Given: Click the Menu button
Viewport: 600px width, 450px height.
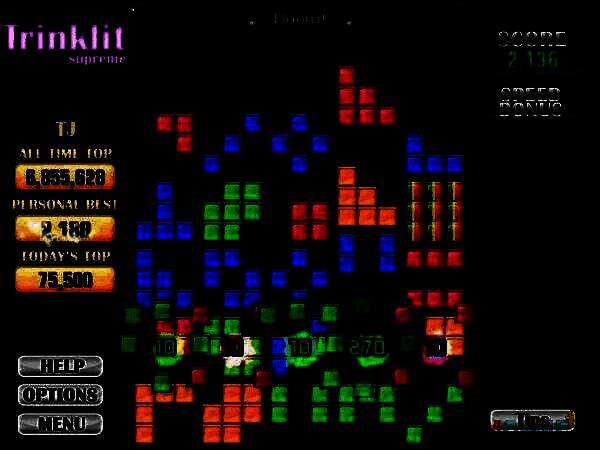Looking at the screenshot, I should point(60,424).
